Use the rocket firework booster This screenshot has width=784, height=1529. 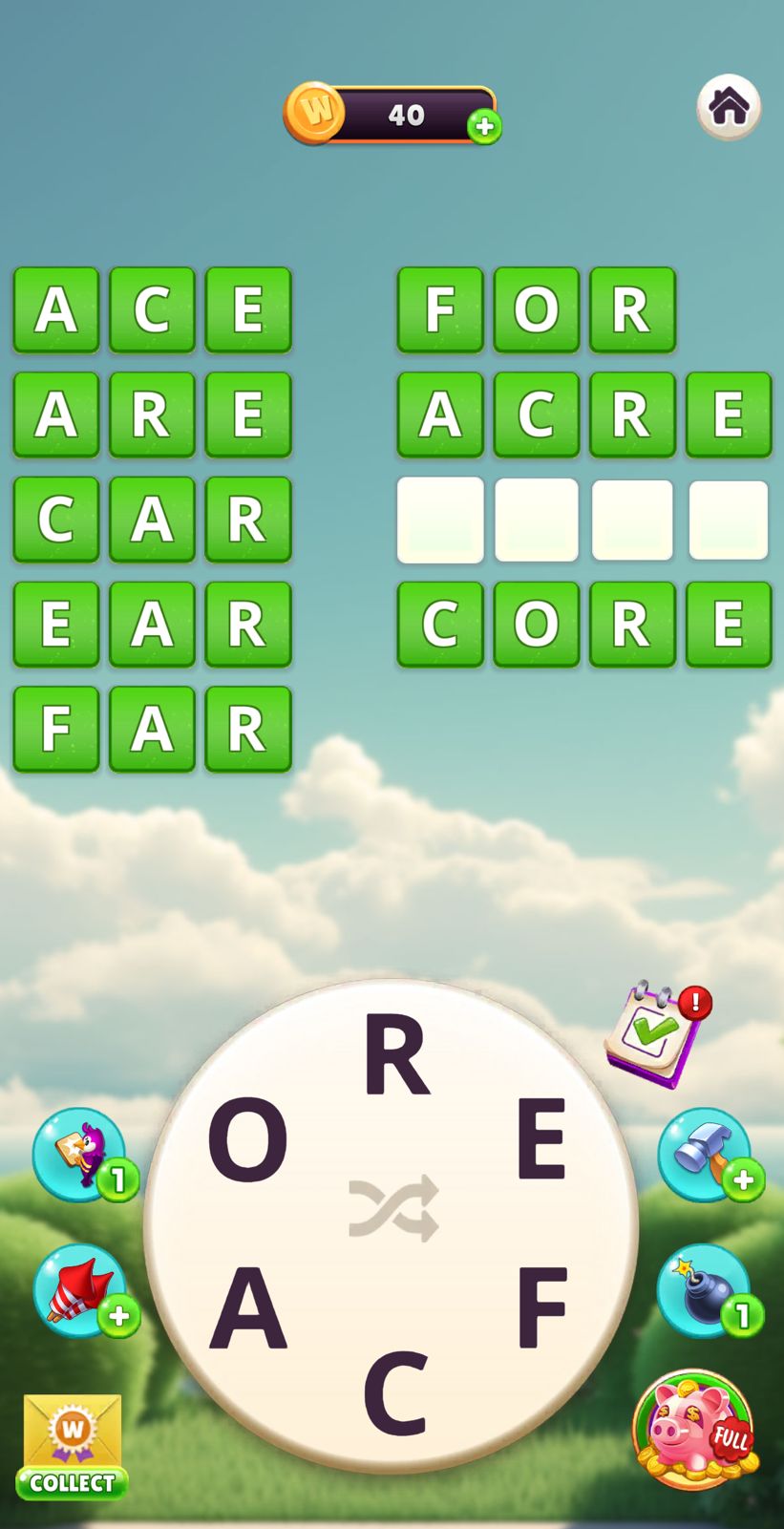(x=81, y=1290)
